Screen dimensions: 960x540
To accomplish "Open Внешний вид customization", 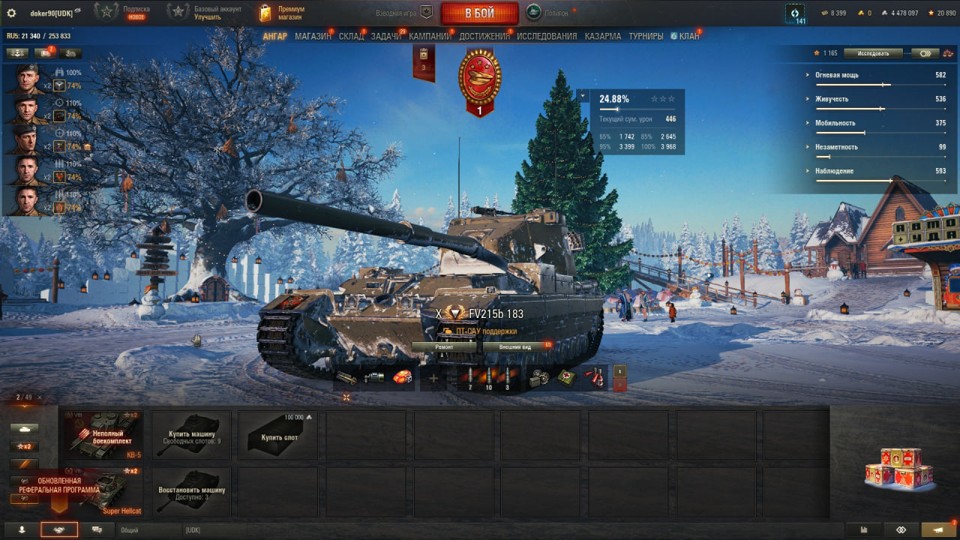I will (x=514, y=346).
